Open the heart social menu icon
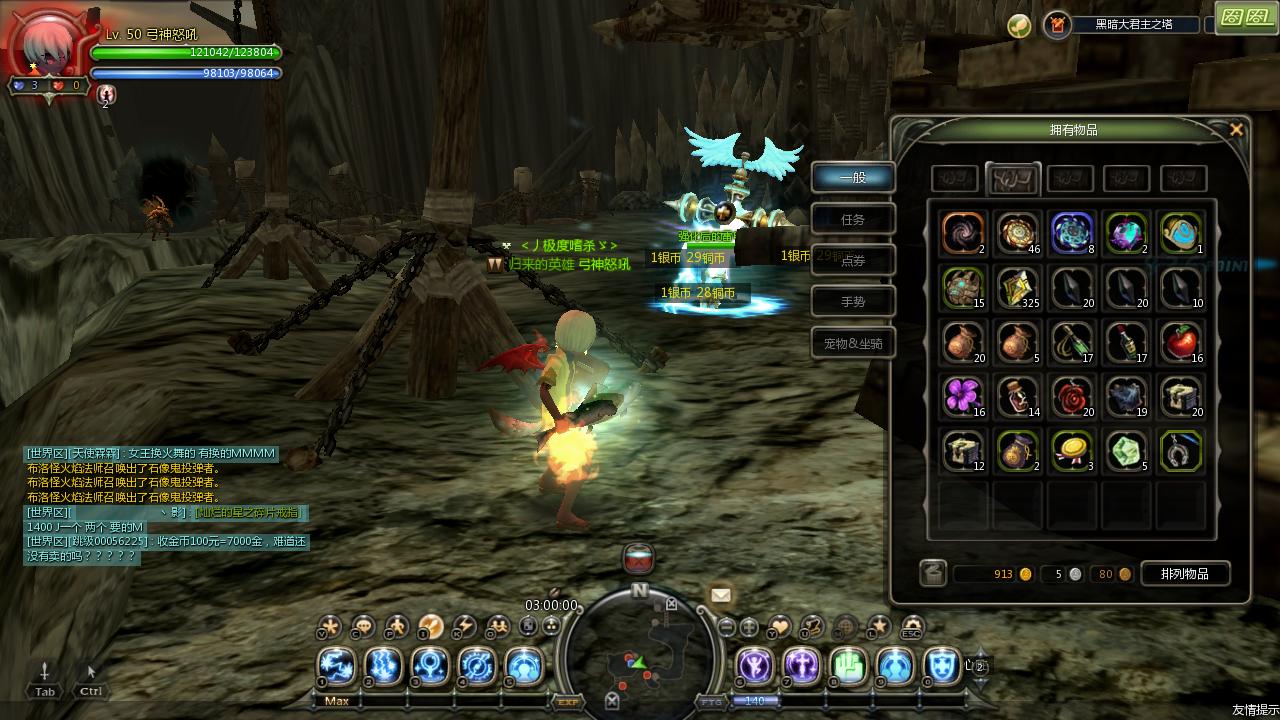Screen dimensions: 1280x720 point(779,627)
